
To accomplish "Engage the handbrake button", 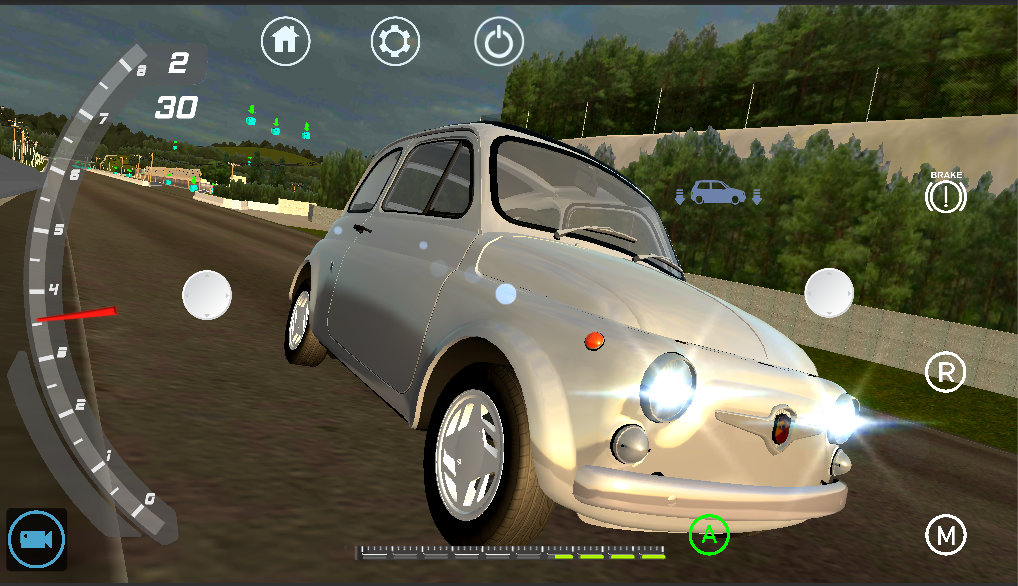I will click(945, 196).
